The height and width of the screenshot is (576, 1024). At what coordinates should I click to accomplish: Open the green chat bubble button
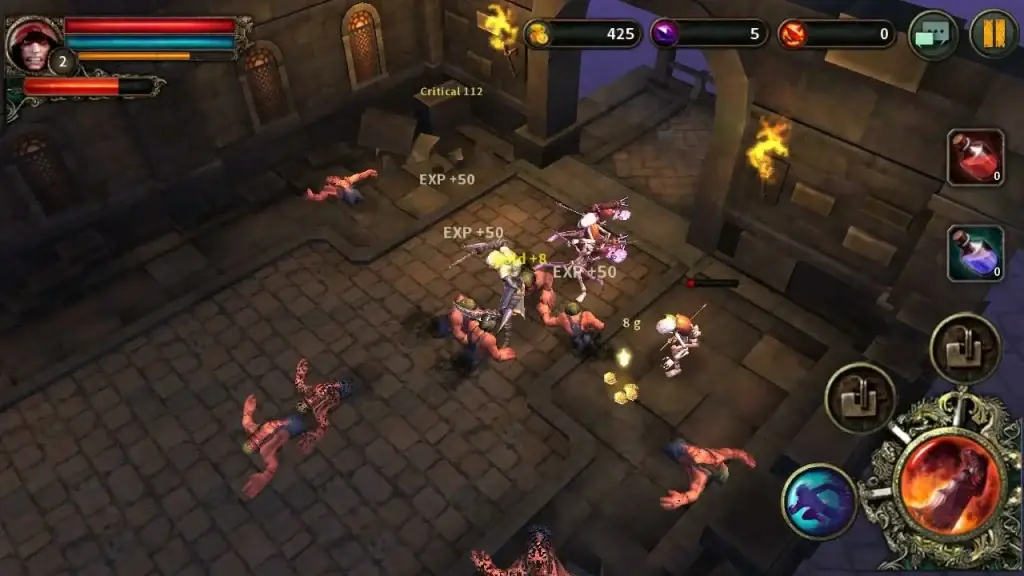[932, 35]
